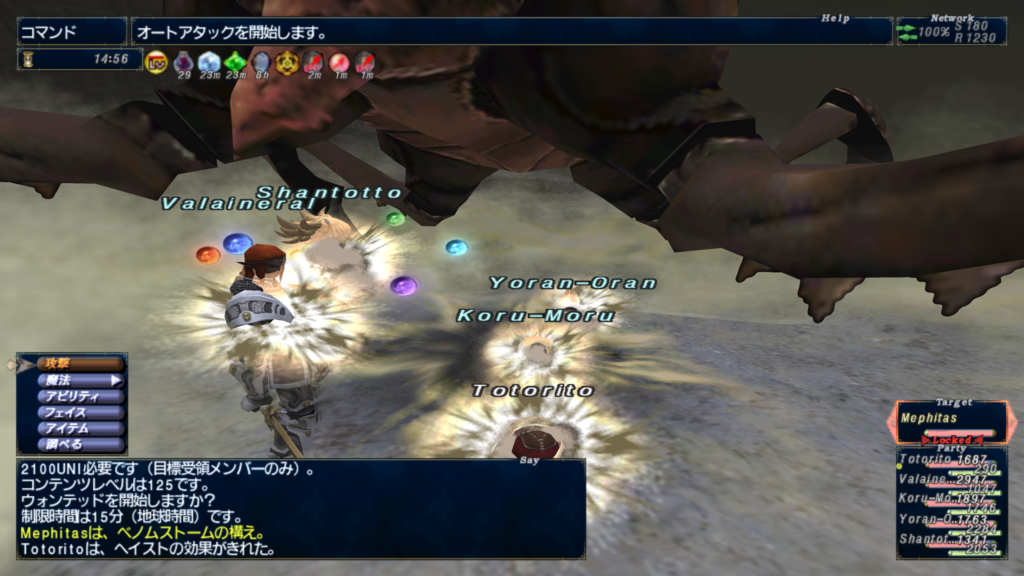Click the golden gear status icon
Image resolution: width=1024 pixels, height=576 pixels.
287,62
